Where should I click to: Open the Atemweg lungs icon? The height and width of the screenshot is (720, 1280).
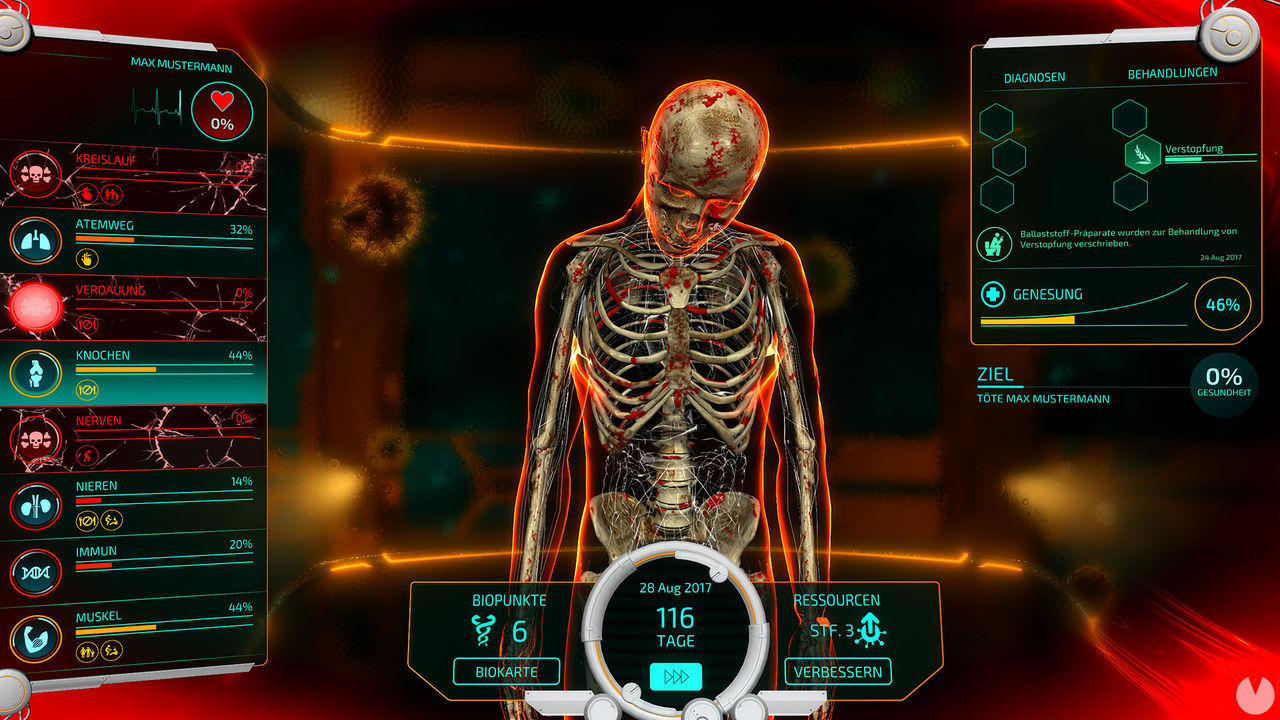[35, 242]
